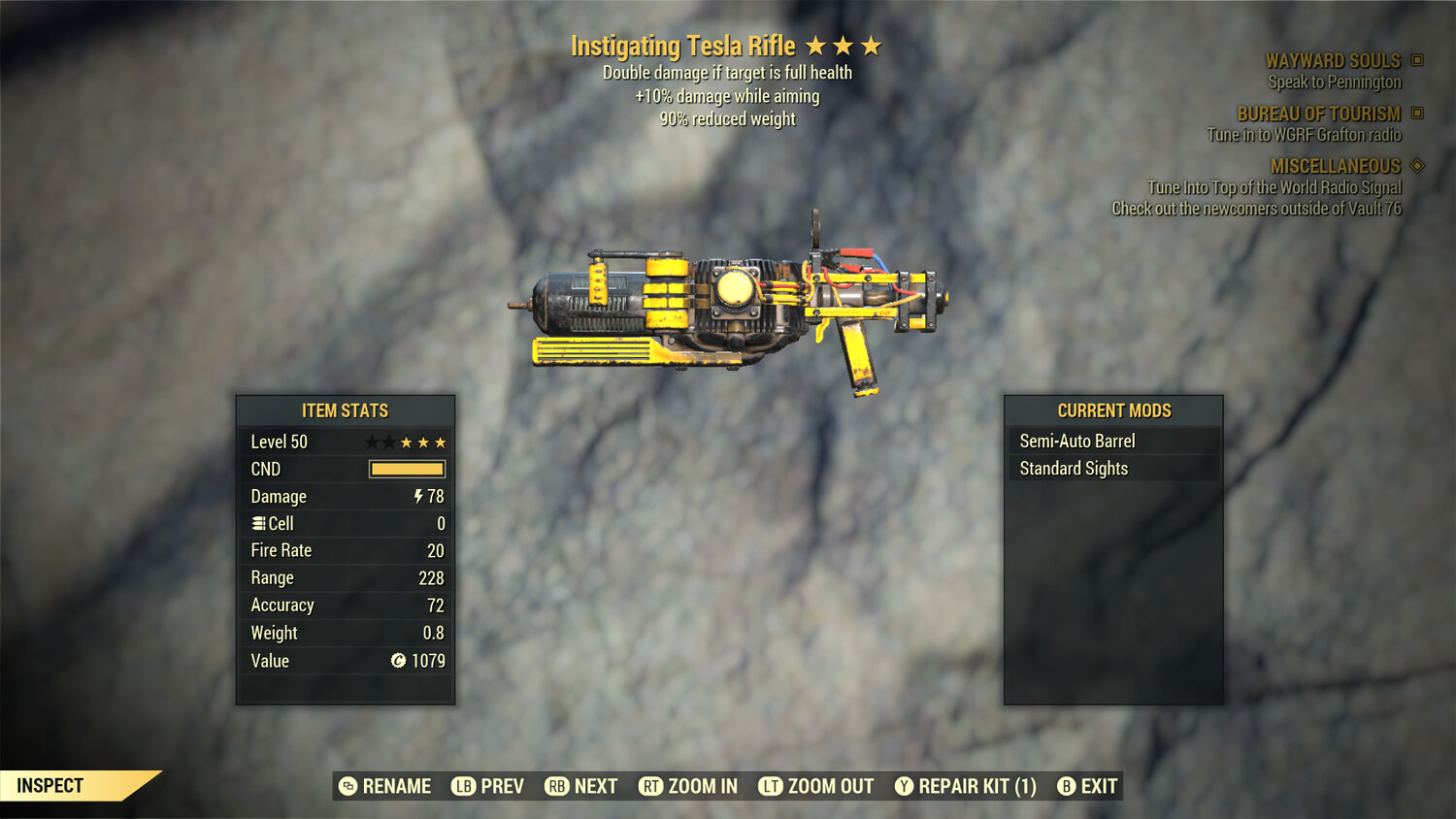This screenshot has height=819, width=1456.
Task: Click the RT Zoom In controller icon
Action: click(x=655, y=786)
